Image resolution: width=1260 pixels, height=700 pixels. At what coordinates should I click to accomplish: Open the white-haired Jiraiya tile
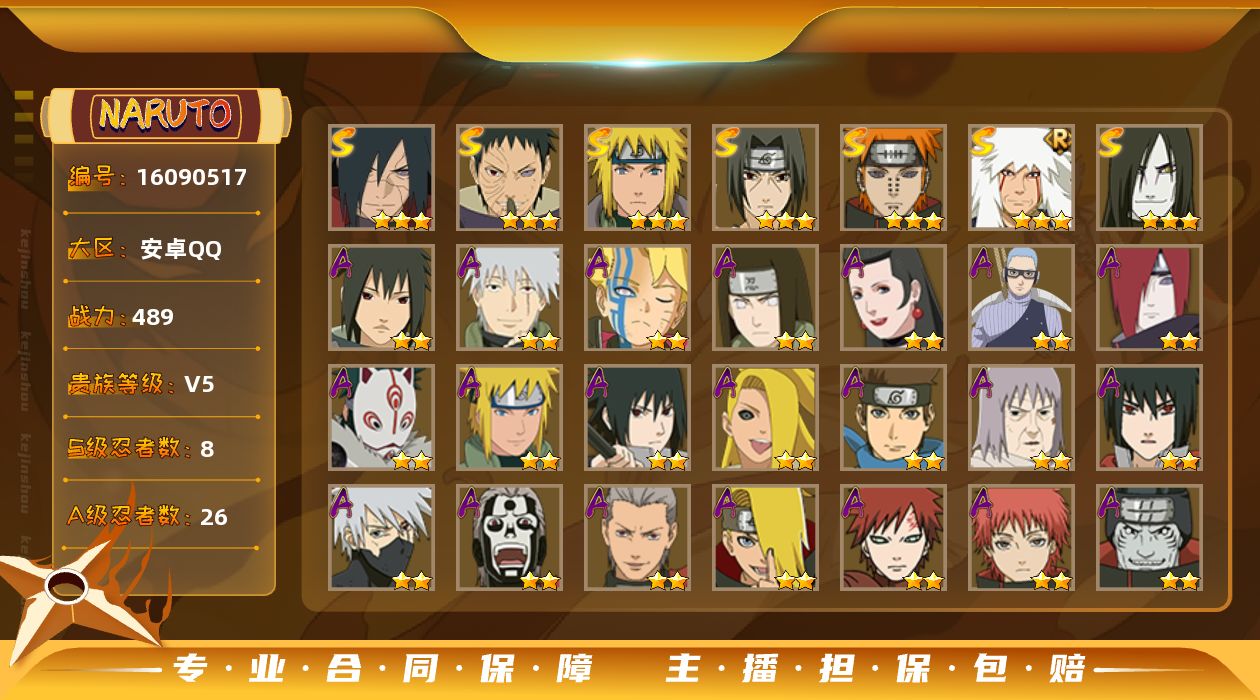tap(1021, 177)
